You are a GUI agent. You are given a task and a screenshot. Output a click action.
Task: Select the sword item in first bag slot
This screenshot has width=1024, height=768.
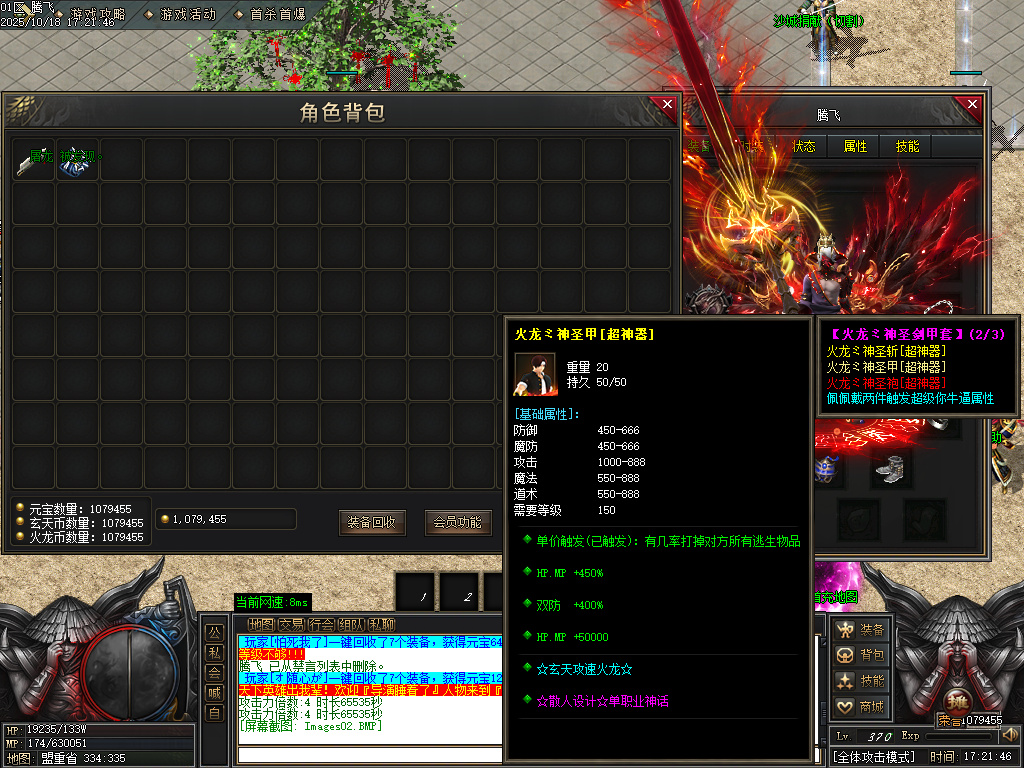33,160
